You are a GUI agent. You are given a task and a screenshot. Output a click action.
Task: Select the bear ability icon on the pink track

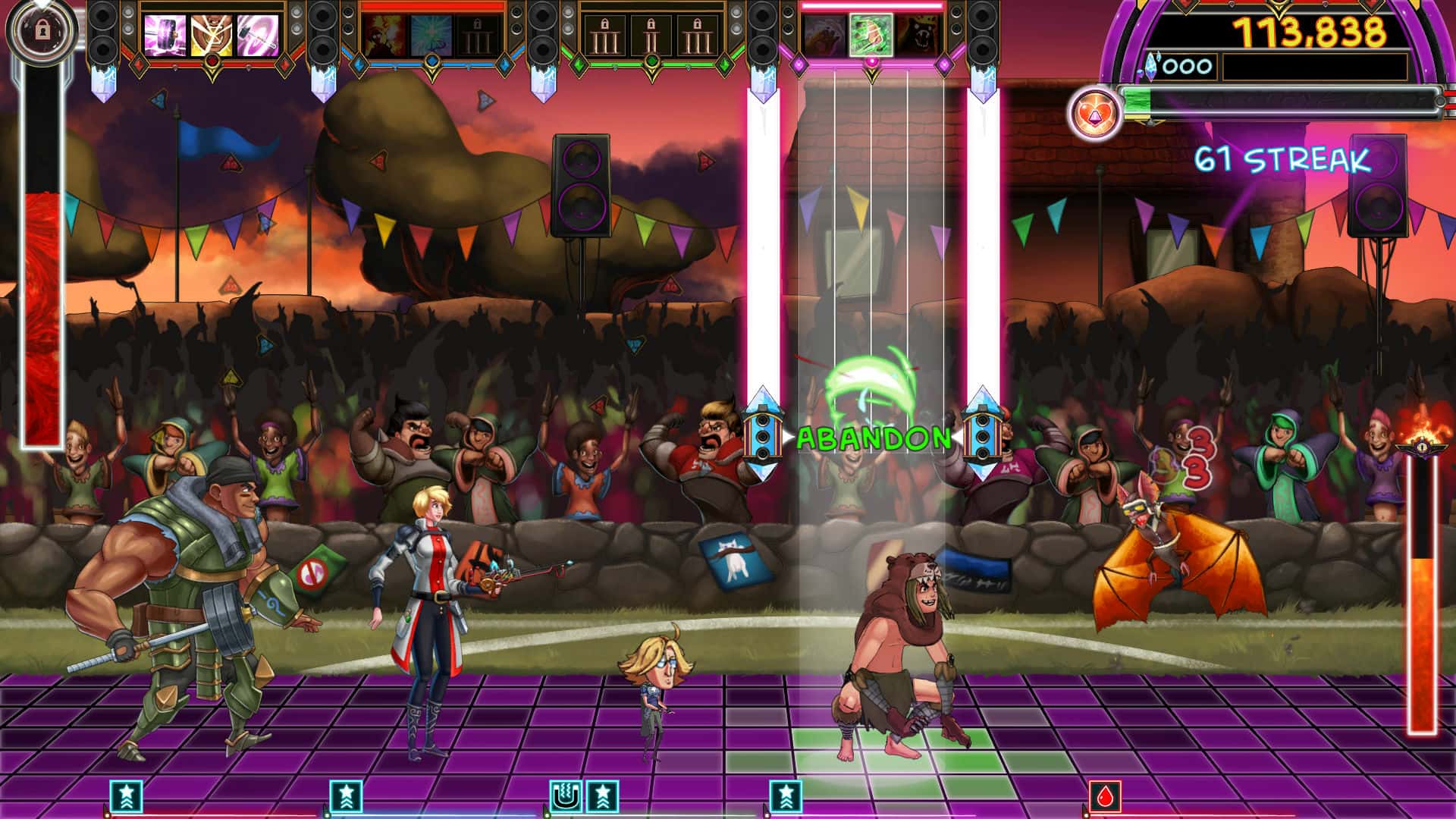[921, 34]
